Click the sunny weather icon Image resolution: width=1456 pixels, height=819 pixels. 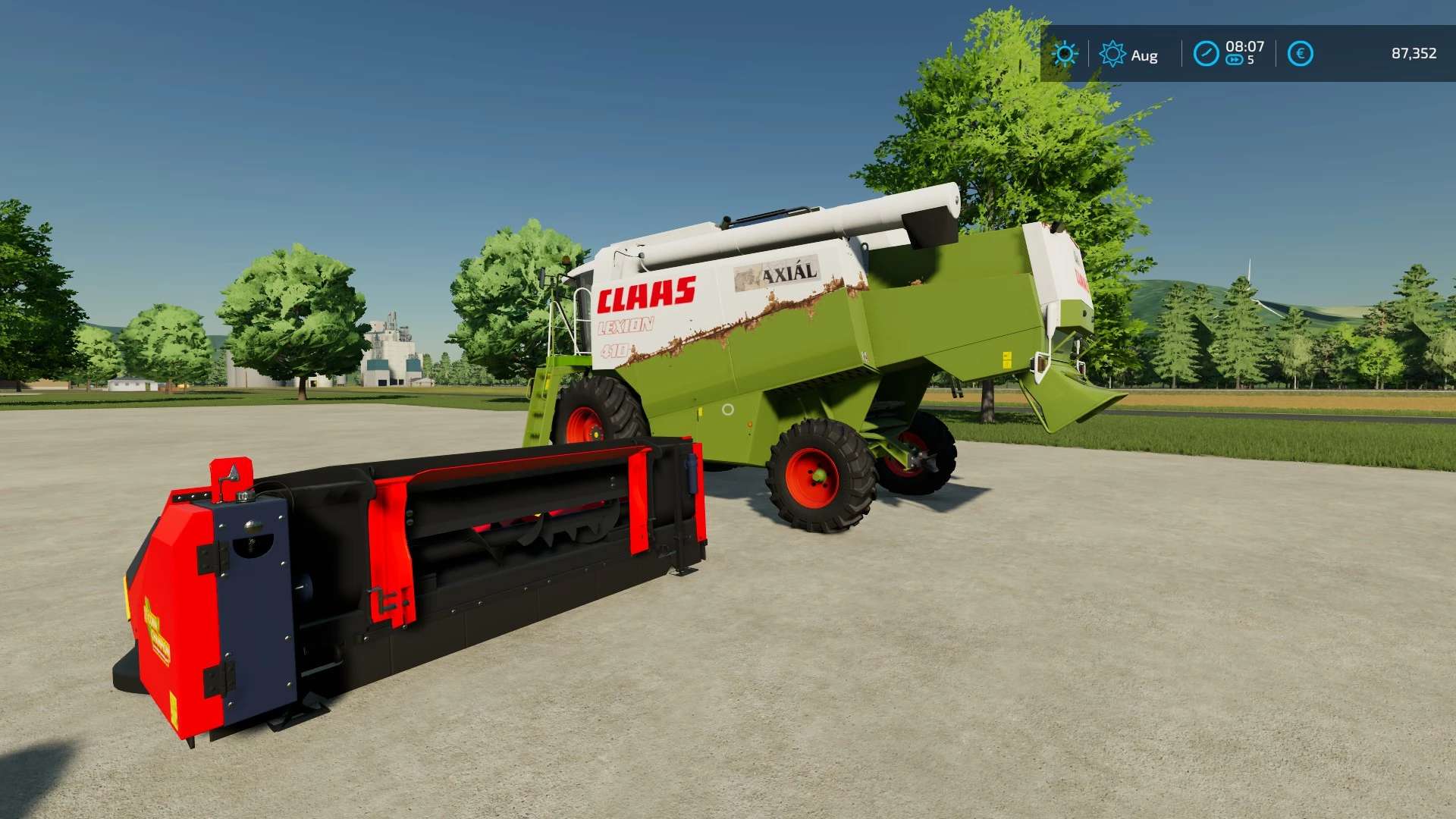1065,54
